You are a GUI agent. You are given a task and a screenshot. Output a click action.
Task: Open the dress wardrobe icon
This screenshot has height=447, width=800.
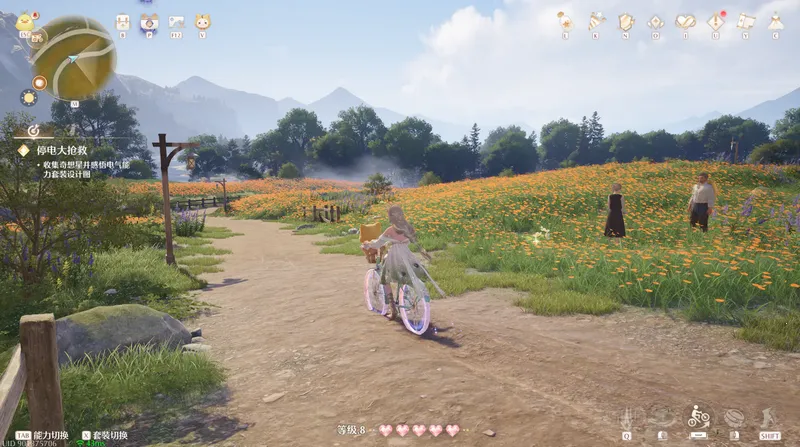pos(775,21)
